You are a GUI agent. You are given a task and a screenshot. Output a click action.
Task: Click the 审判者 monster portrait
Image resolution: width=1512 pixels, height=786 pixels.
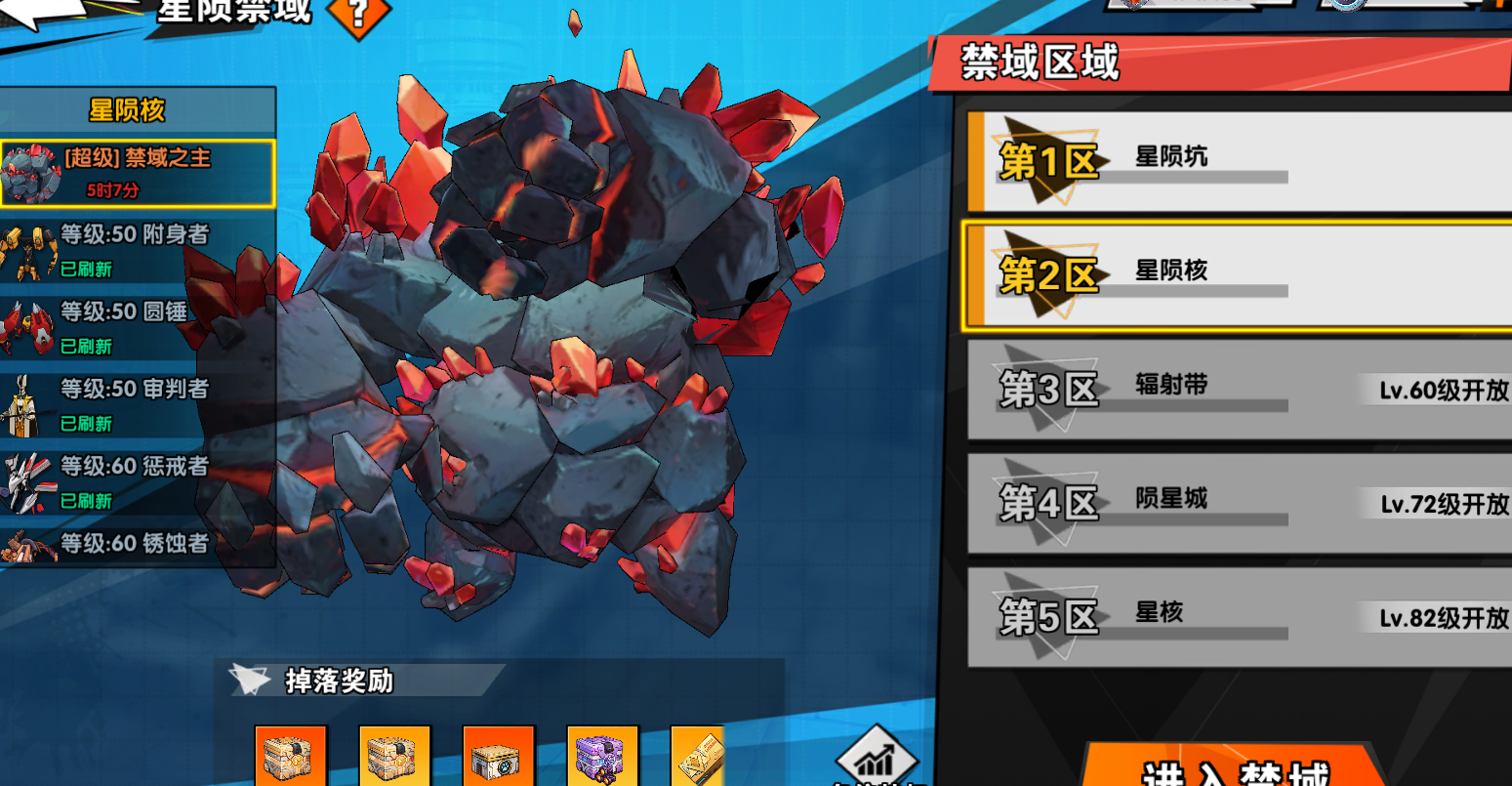coord(24,402)
